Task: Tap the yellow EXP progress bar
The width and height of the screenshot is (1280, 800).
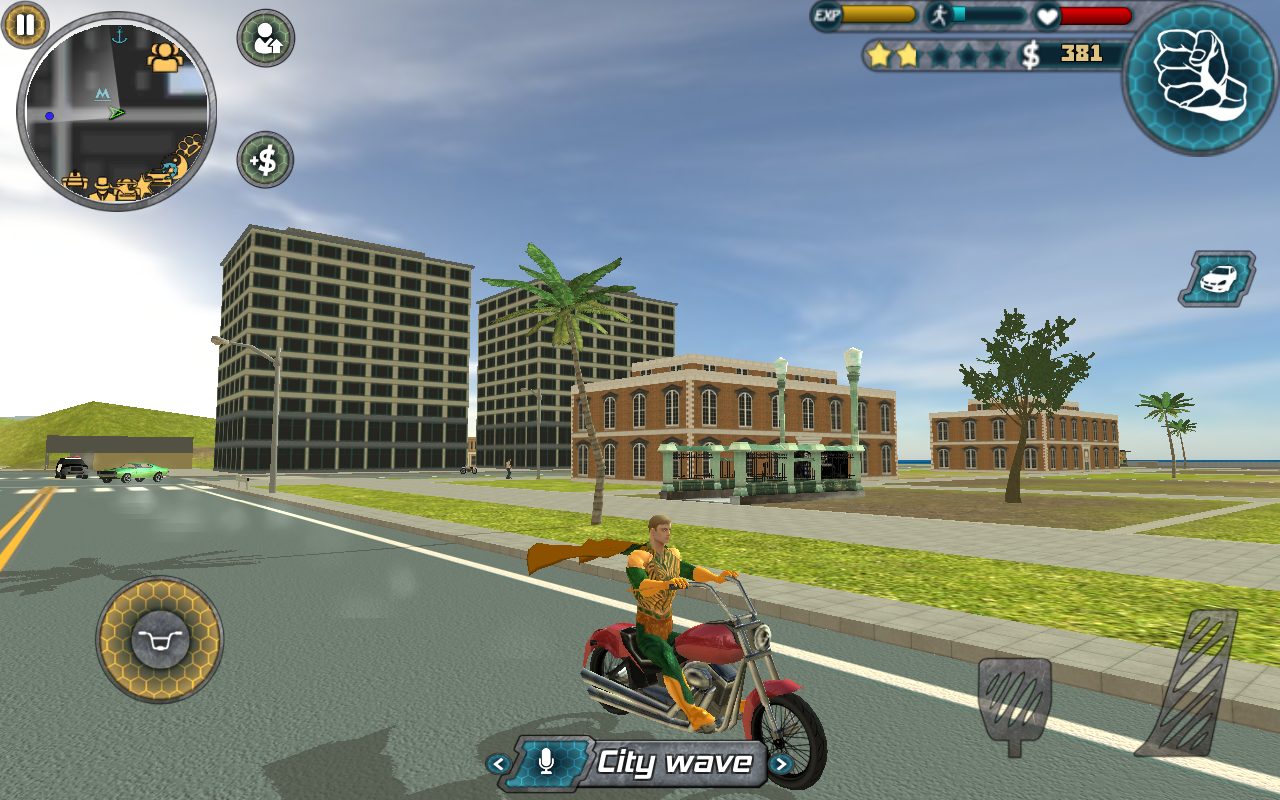Action: tap(880, 15)
